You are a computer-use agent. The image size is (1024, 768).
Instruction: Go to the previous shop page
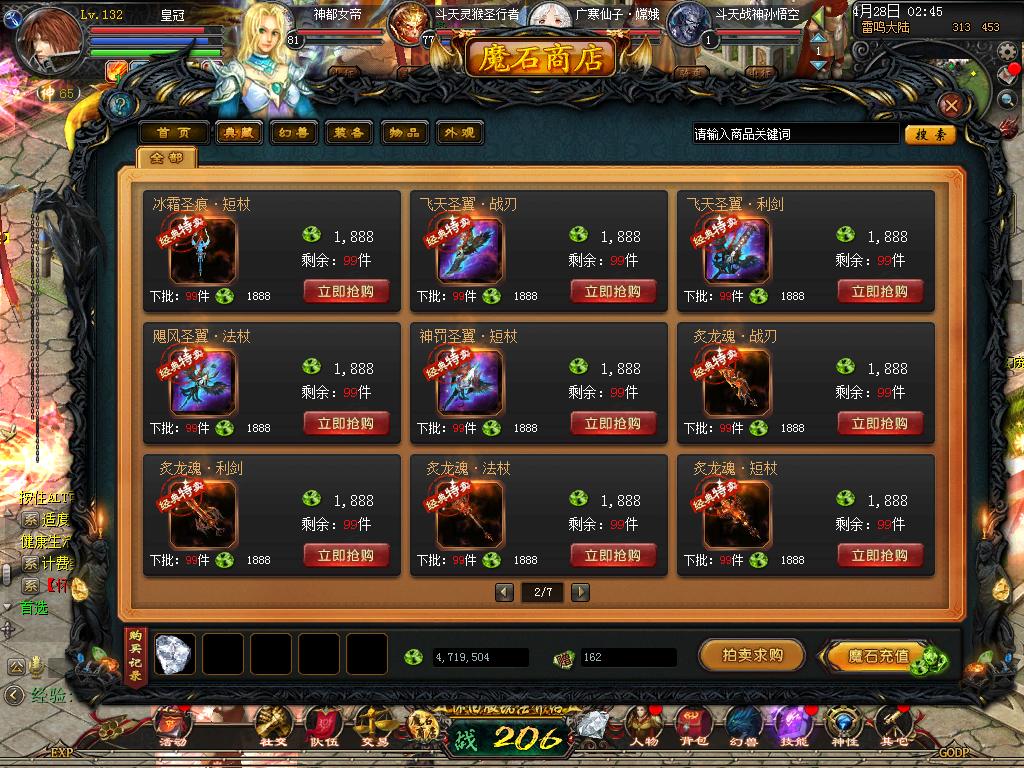point(505,592)
